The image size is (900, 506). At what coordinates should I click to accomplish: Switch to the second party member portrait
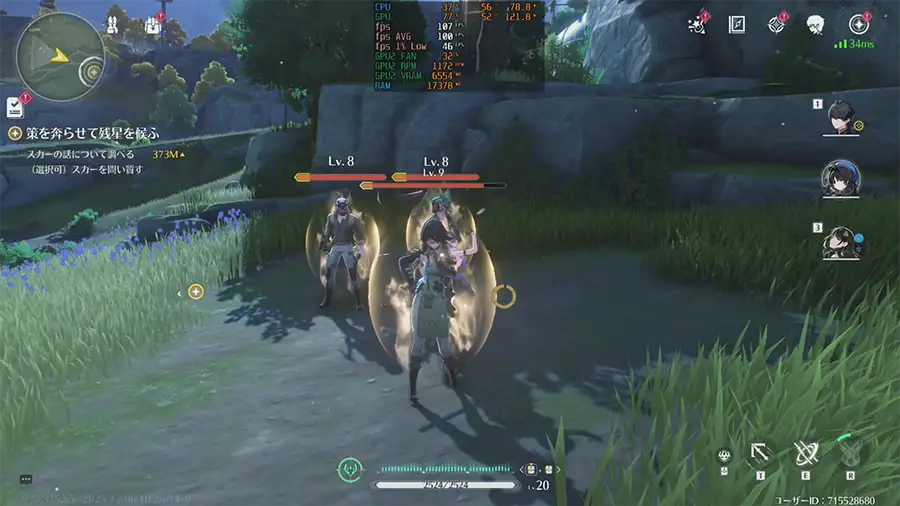840,180
